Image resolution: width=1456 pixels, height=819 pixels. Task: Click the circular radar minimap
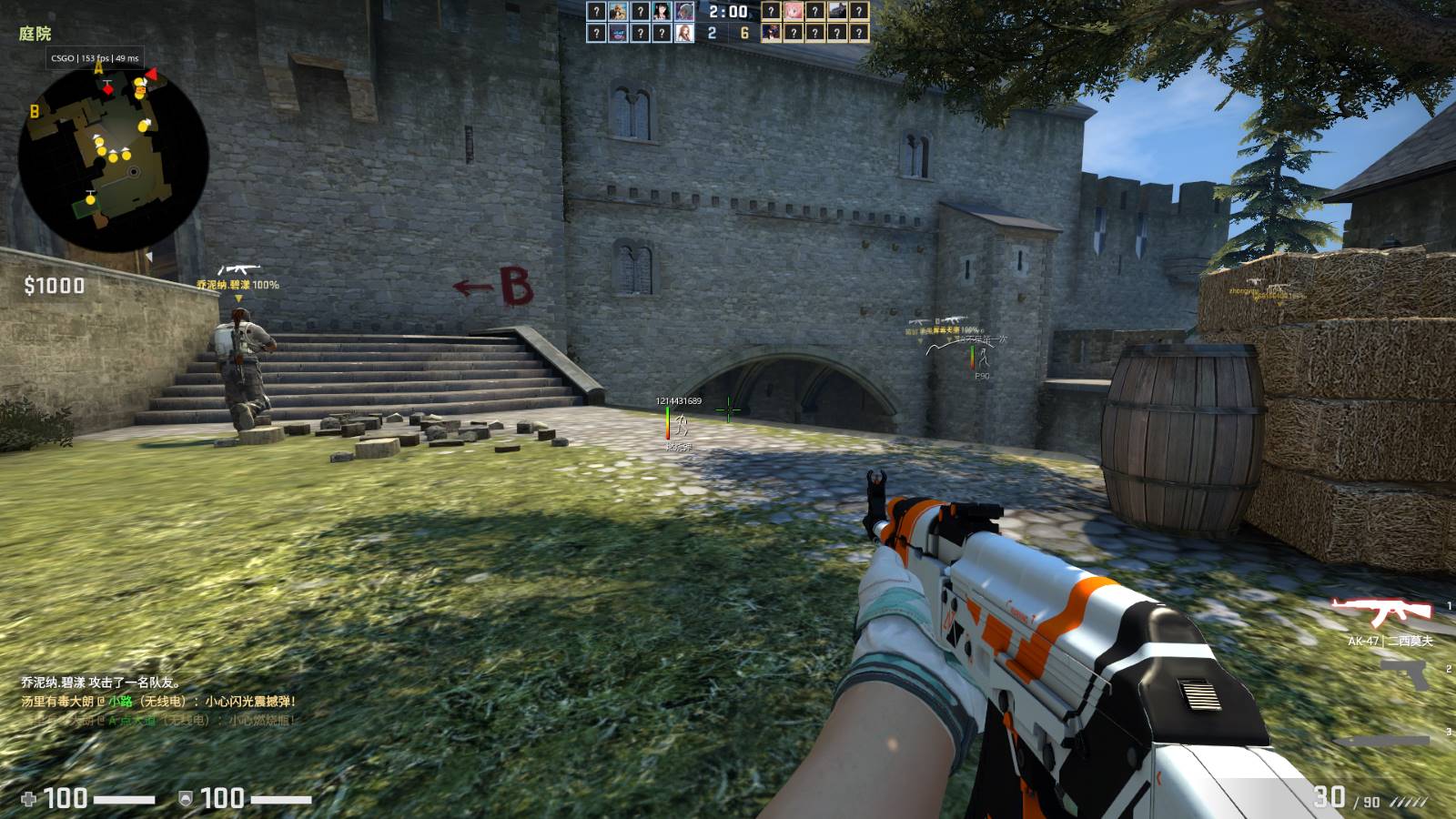click(x=114, y=159)
